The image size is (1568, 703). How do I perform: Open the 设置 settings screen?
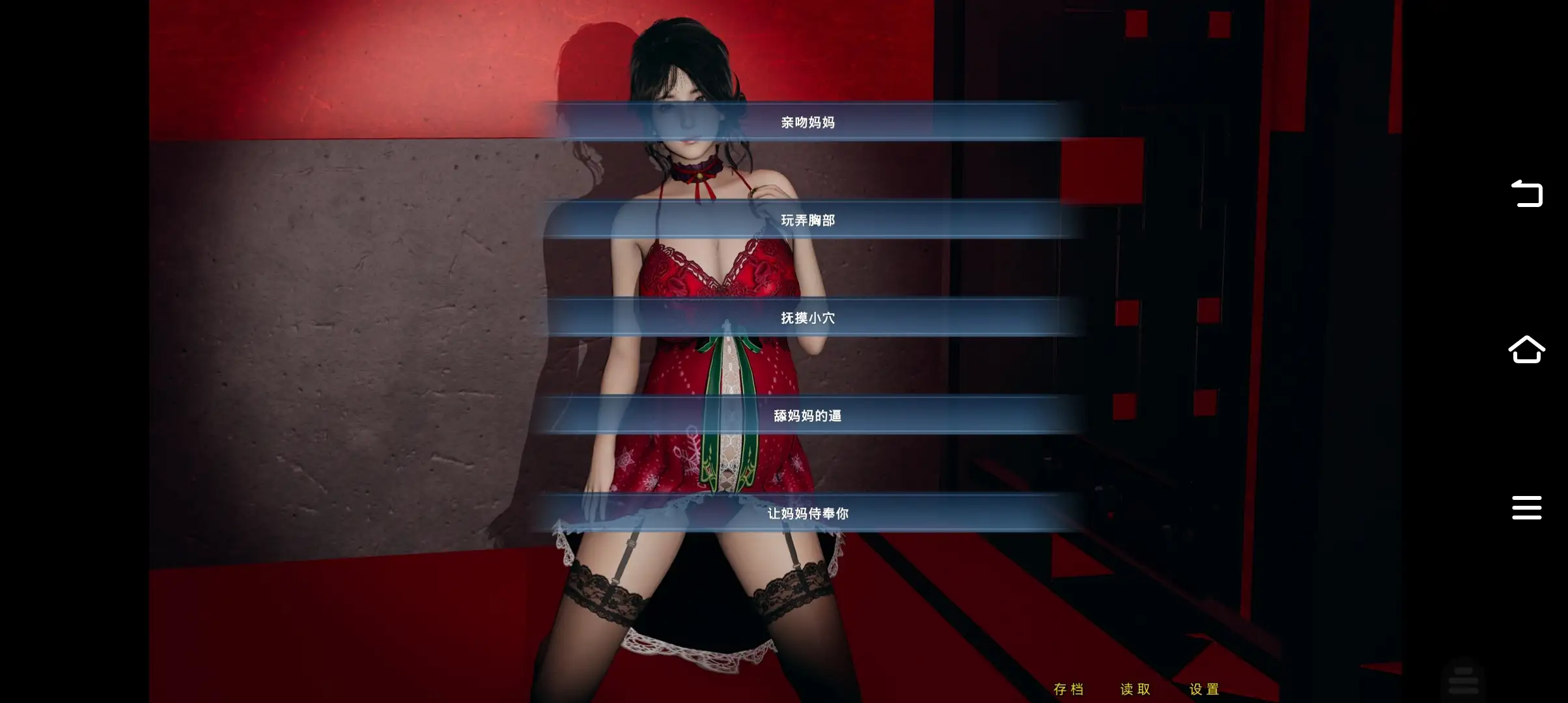click(x=1205, y=689)
